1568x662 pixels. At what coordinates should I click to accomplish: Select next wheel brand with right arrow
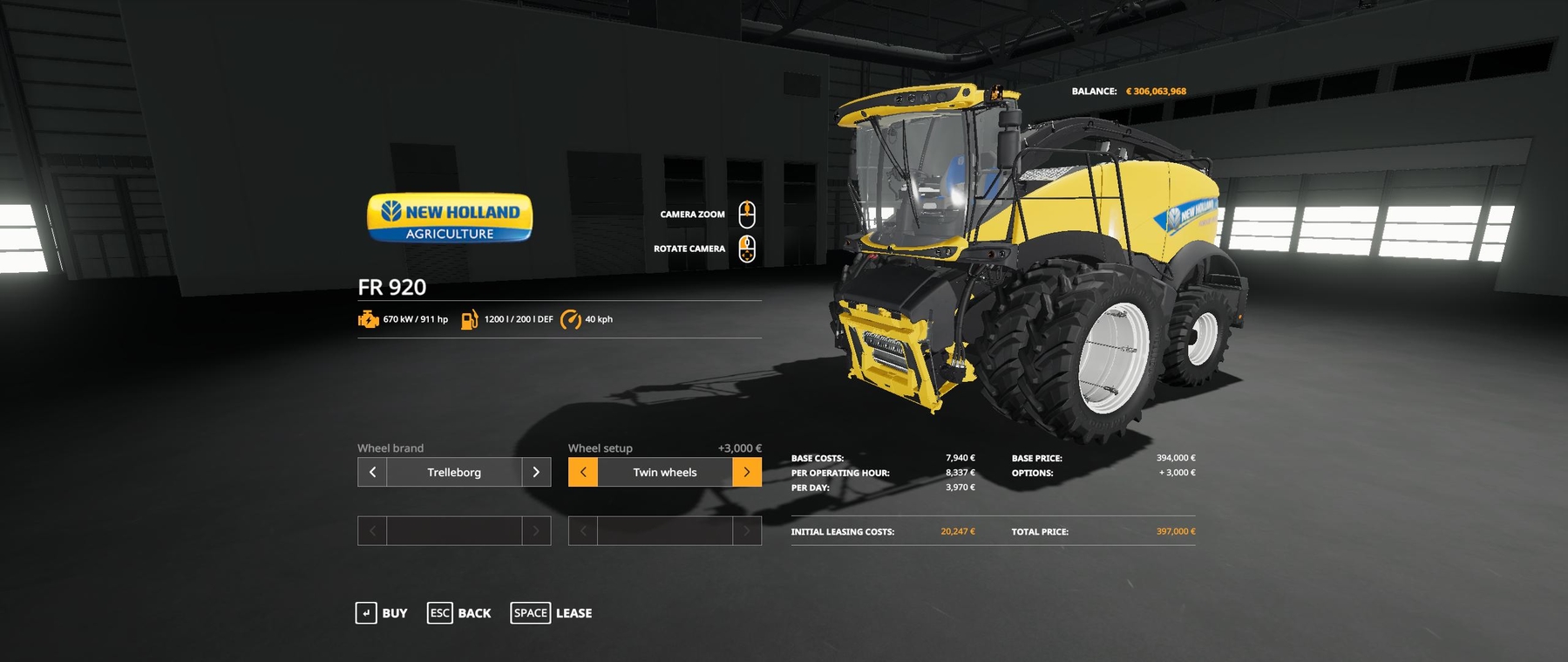click(536, 472)
